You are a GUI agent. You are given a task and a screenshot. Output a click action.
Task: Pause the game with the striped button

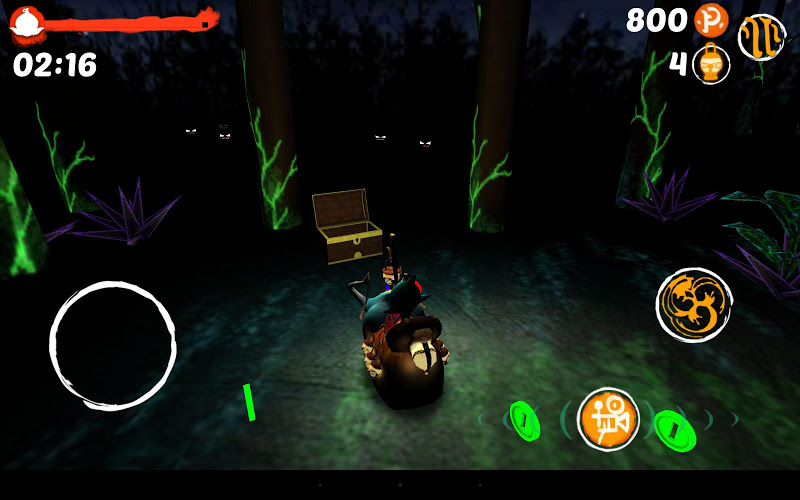click(x=761, y=37)
